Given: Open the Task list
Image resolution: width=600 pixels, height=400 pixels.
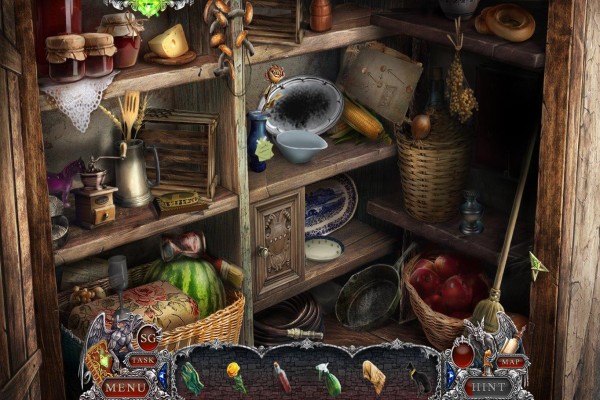Looking at the screenshot, I should point(143,360).
